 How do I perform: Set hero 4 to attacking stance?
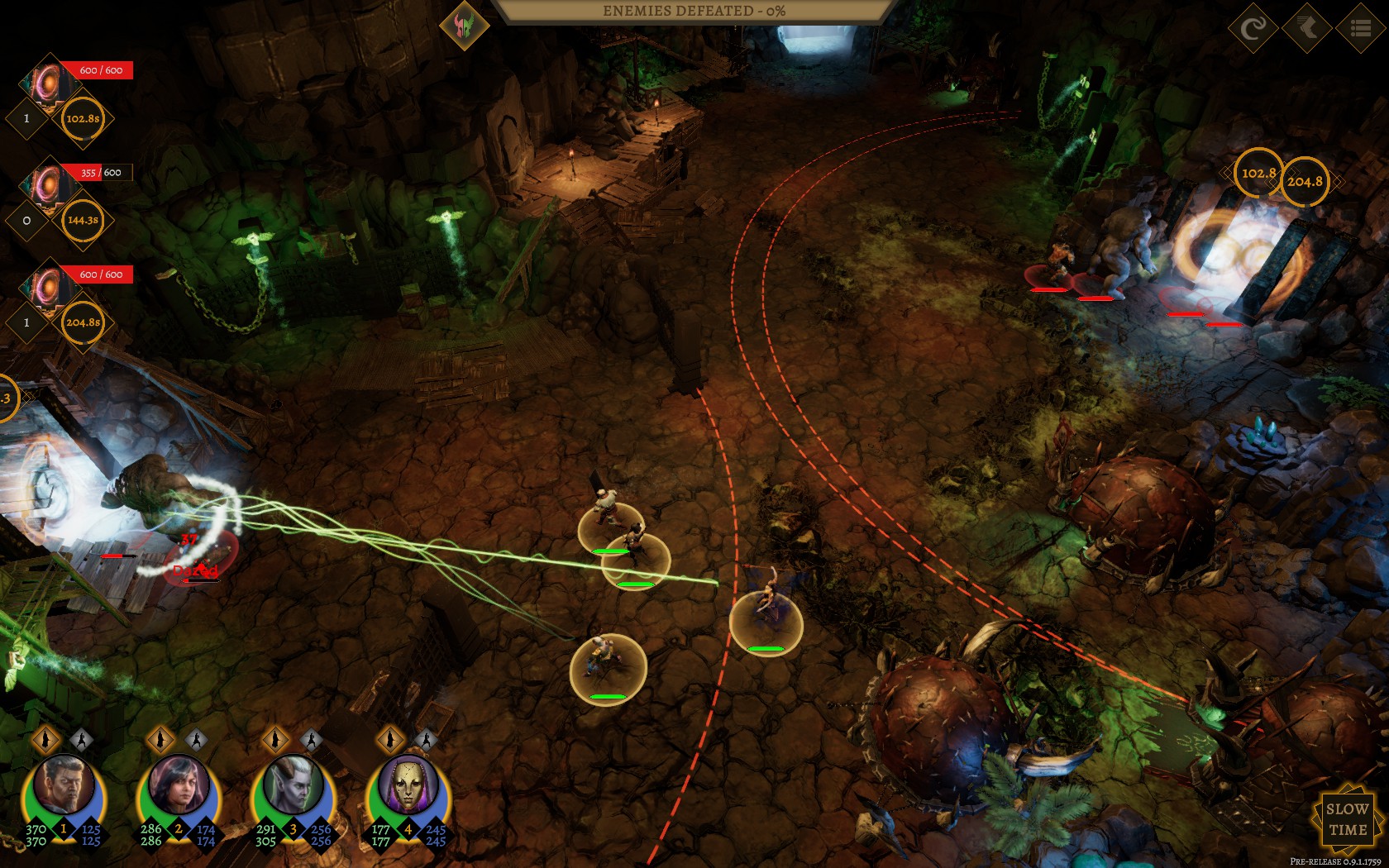(x=425, y=739)
